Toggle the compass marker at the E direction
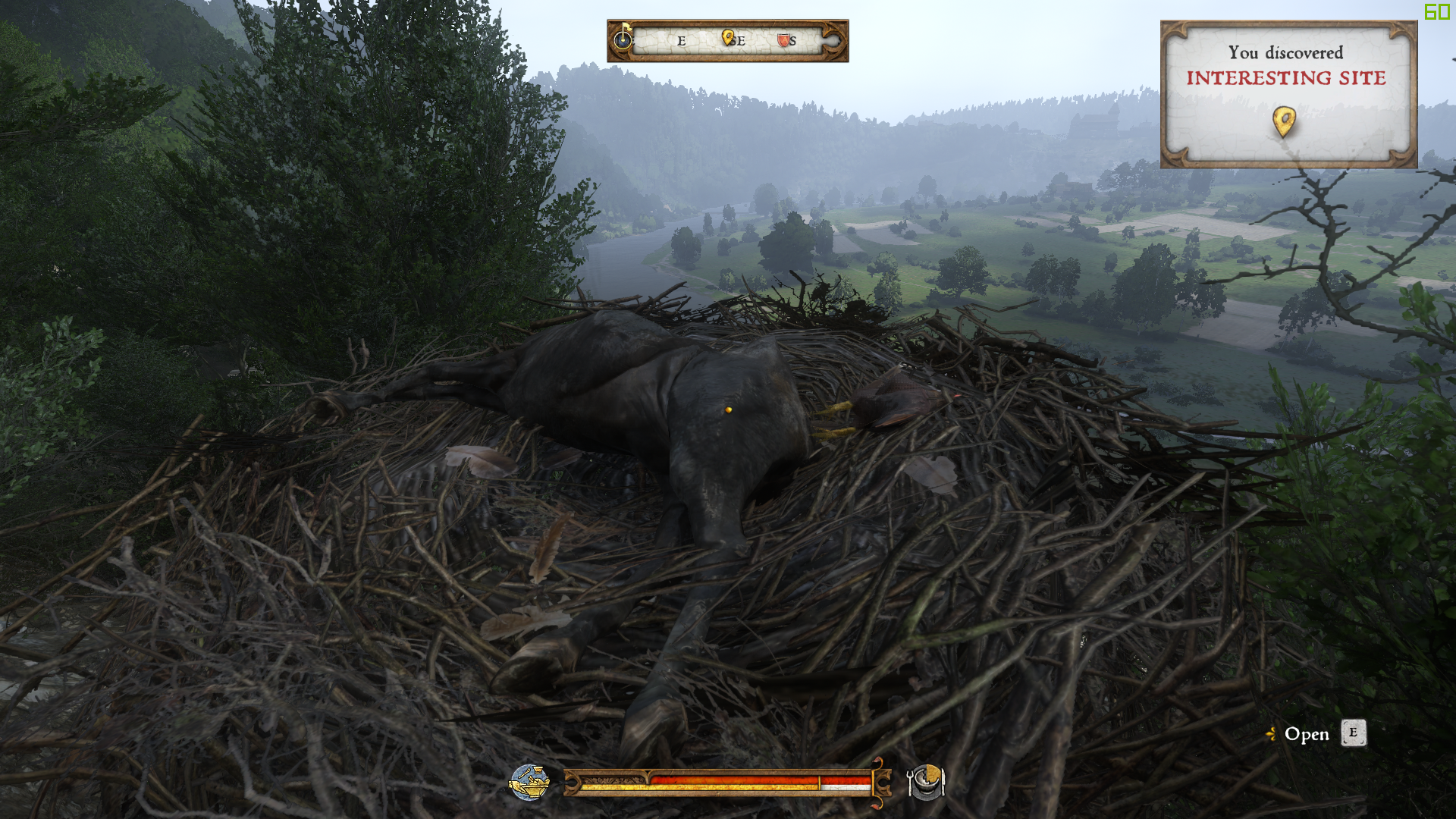 [681, 42]
